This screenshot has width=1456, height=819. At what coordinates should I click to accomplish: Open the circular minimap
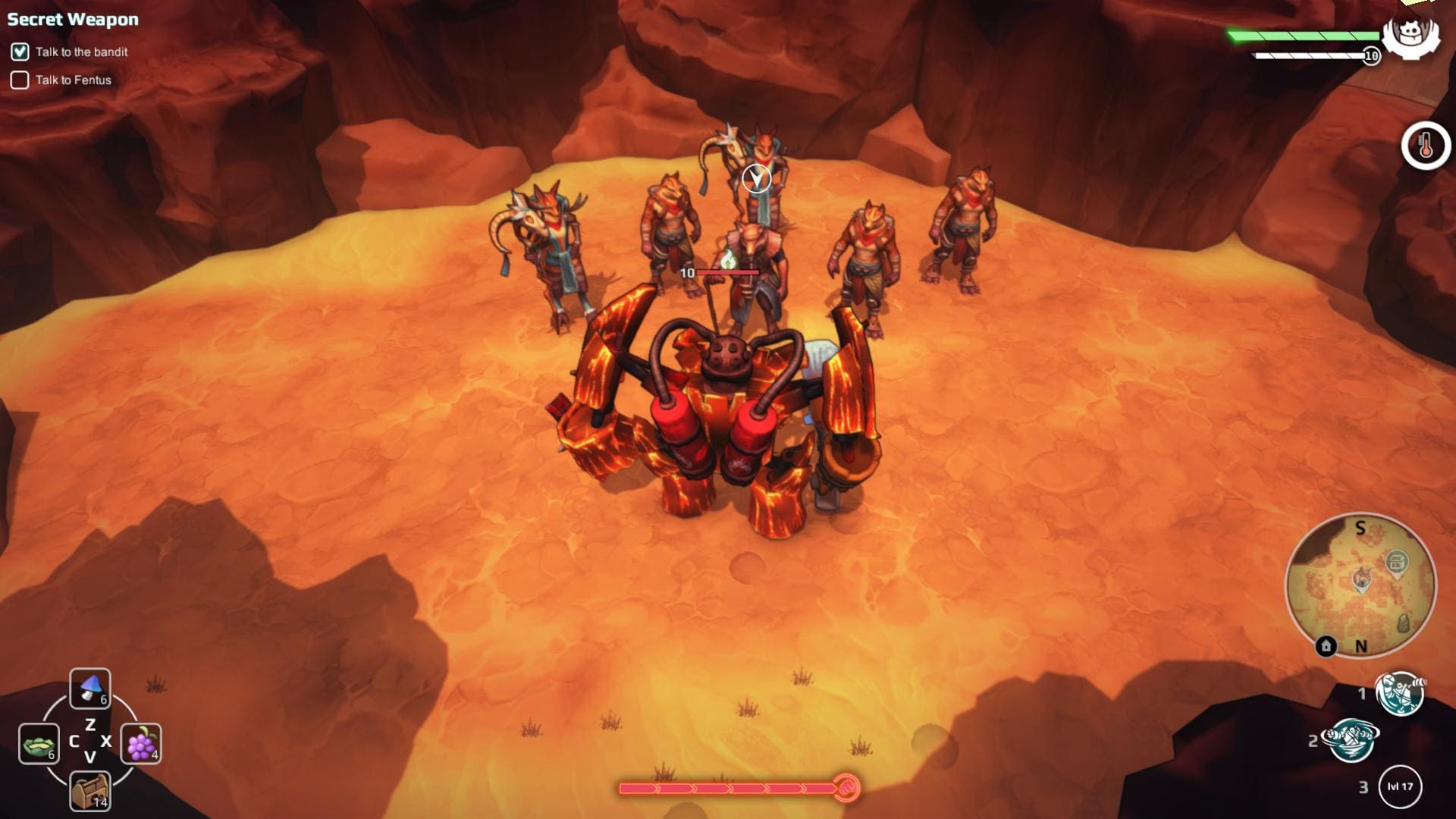pyautogui.click(x=1360, y=585)
